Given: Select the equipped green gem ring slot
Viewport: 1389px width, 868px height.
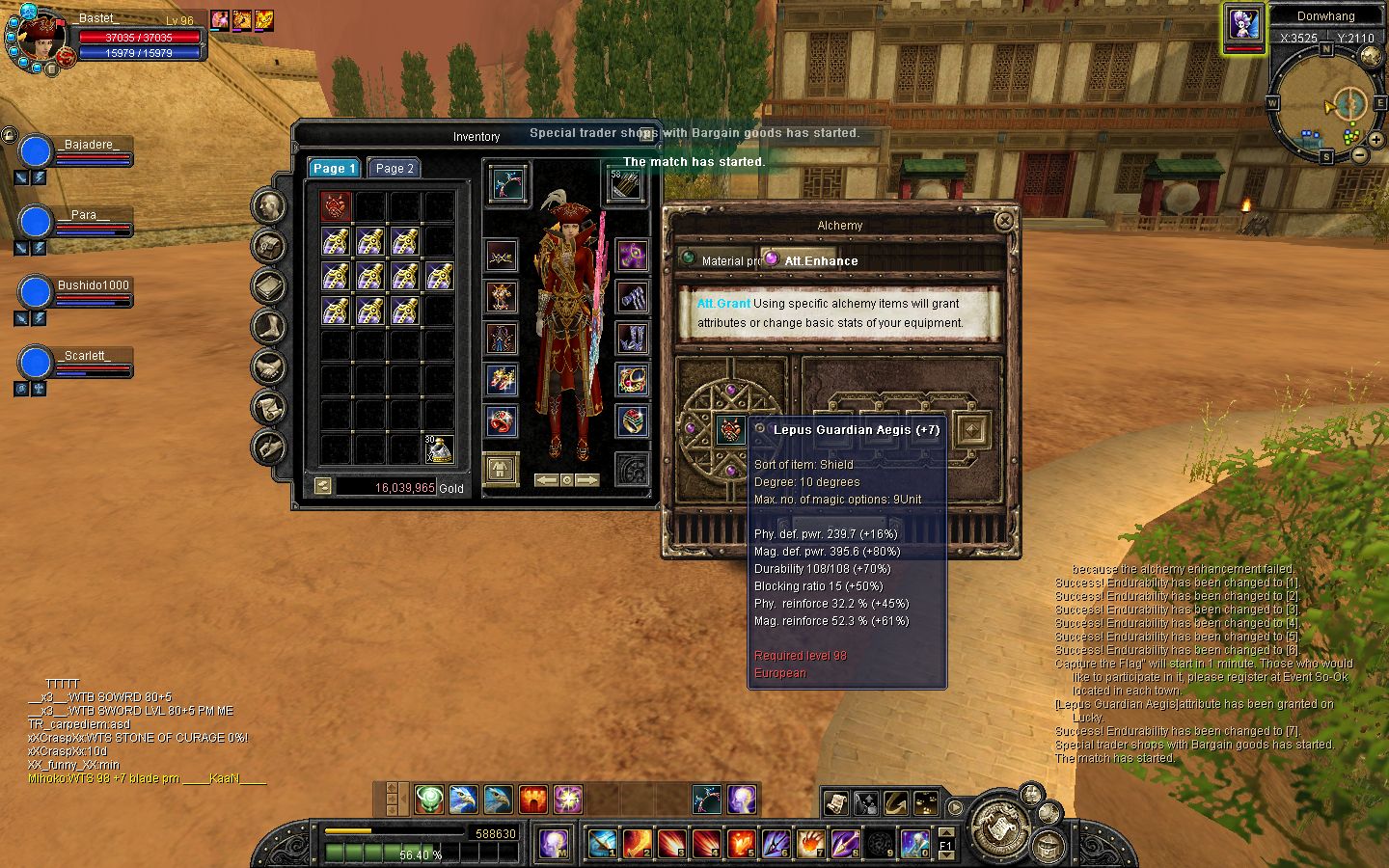Looking at the screenshot, I should click(x=632, y=421).
